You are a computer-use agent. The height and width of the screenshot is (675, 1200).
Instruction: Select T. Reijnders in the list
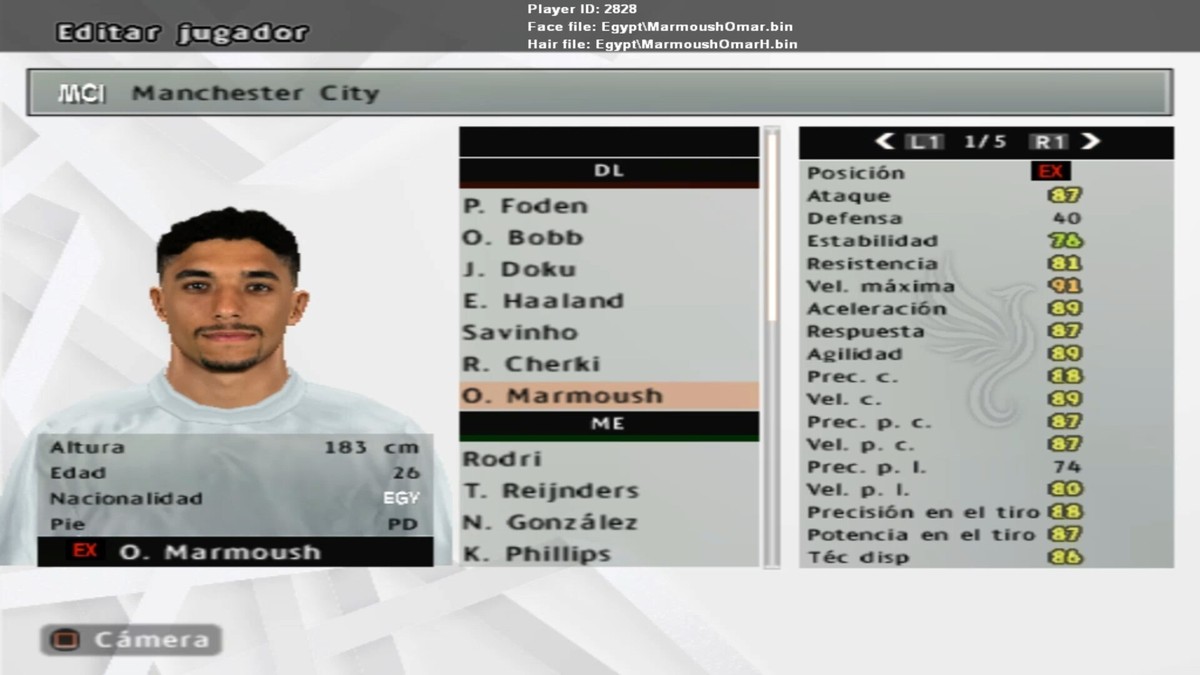click(608, 490)
